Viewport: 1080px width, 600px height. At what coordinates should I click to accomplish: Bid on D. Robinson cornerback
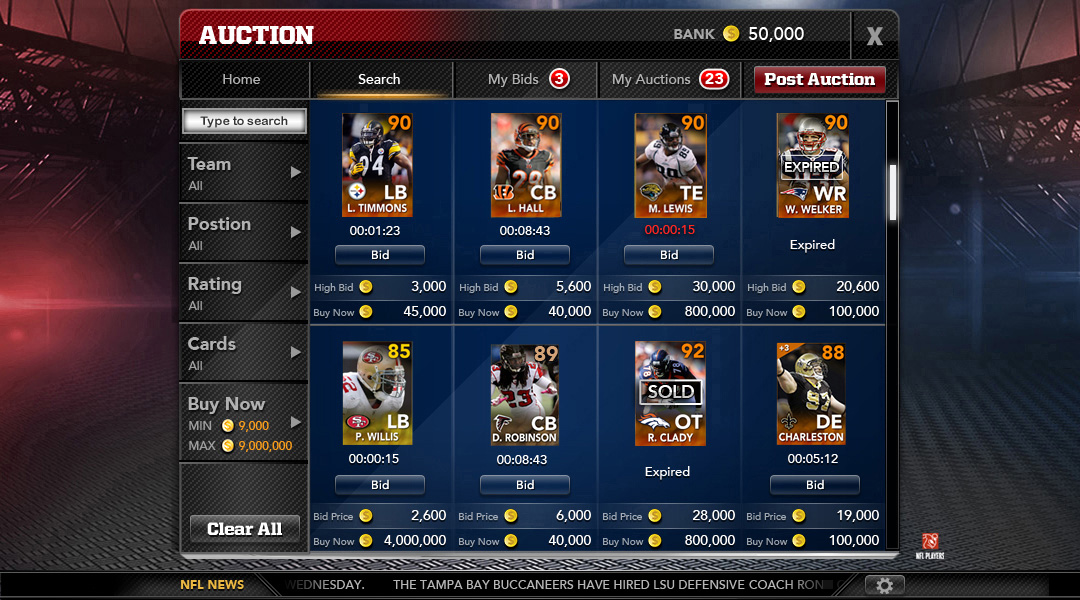pyautogui.click(x=525, y=485)
